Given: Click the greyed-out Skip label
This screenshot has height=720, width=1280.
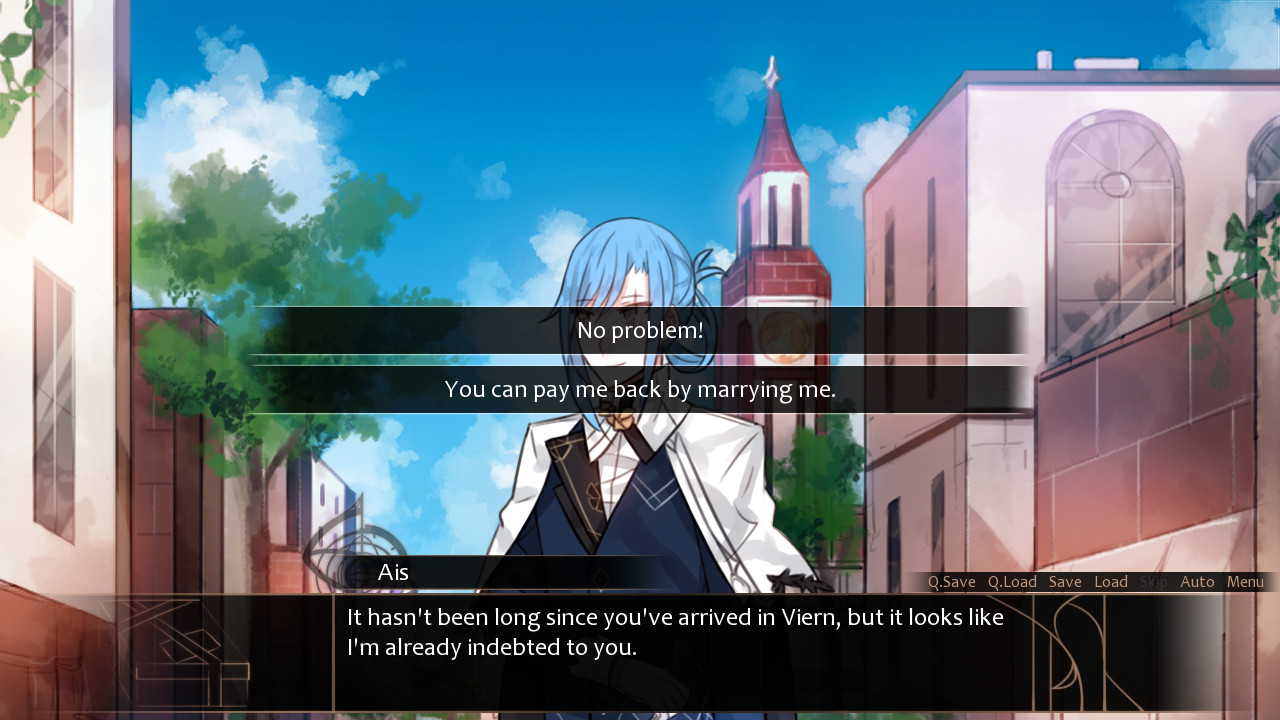Looking at the screenshot, I should 1155,581.
